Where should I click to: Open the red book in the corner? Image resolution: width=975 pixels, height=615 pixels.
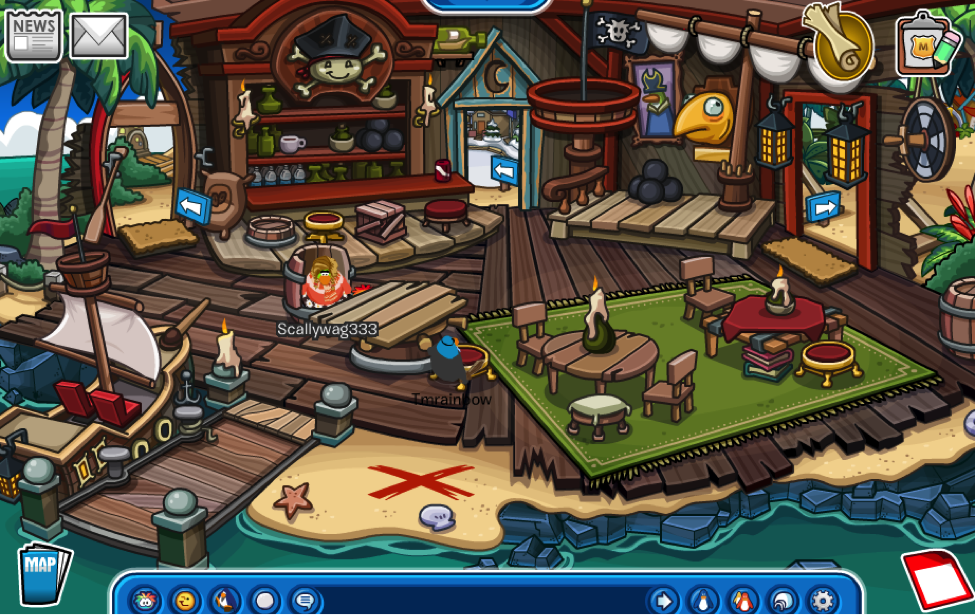pyautogui.click(x=940, y=581)
